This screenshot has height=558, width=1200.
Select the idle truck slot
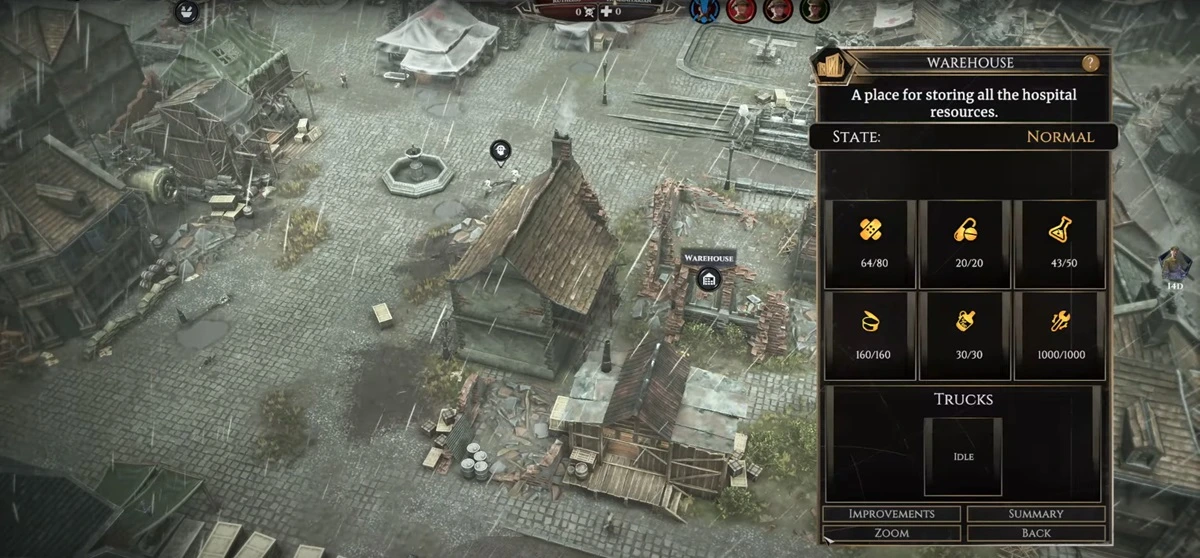tap(963, 456)
